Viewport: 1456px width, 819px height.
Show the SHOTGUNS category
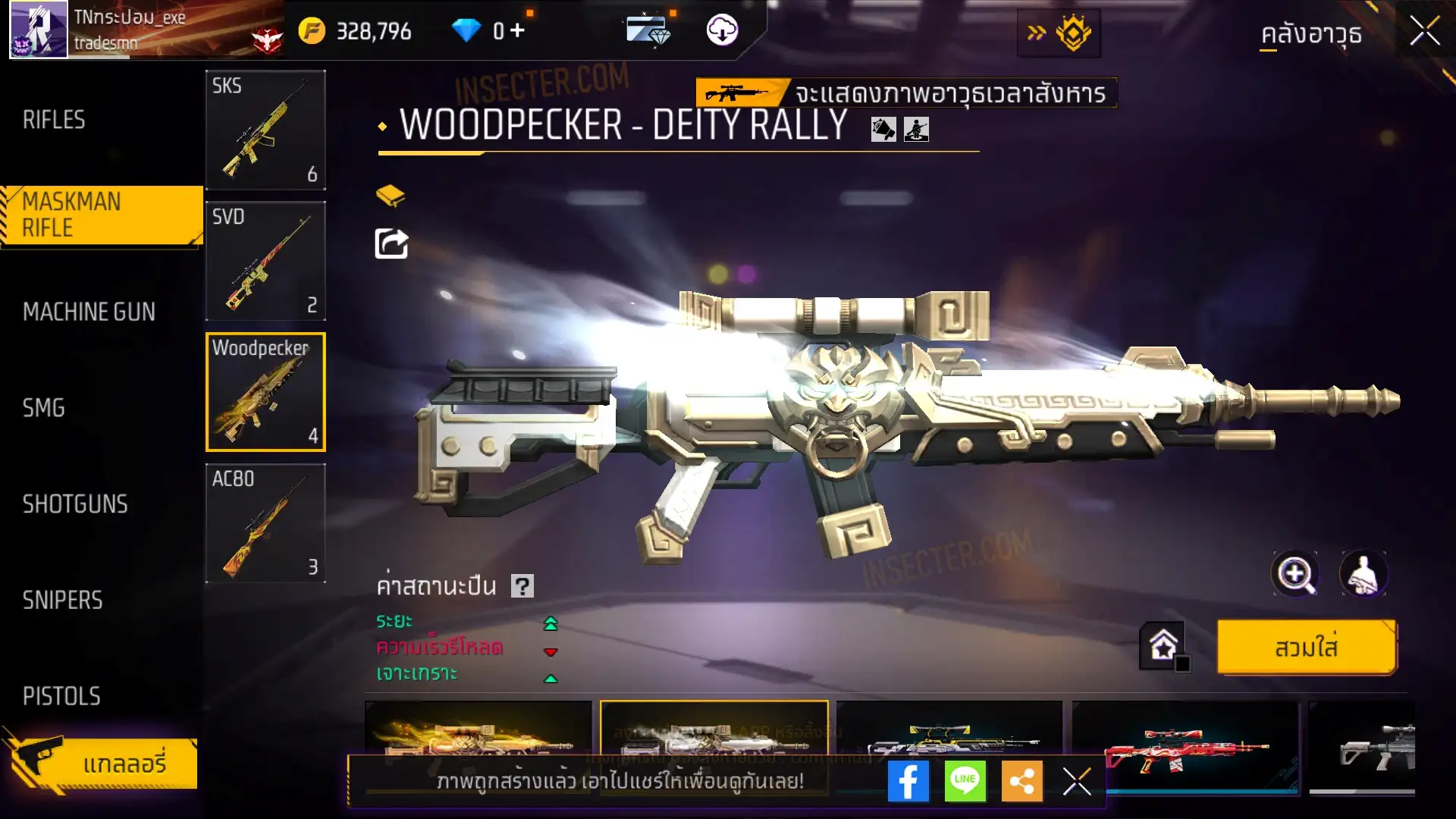point(75,504)
